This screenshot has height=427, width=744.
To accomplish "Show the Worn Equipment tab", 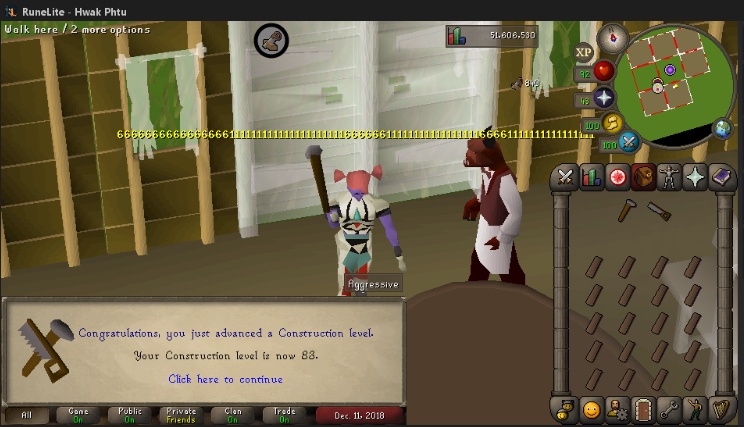I will [670, 177].
